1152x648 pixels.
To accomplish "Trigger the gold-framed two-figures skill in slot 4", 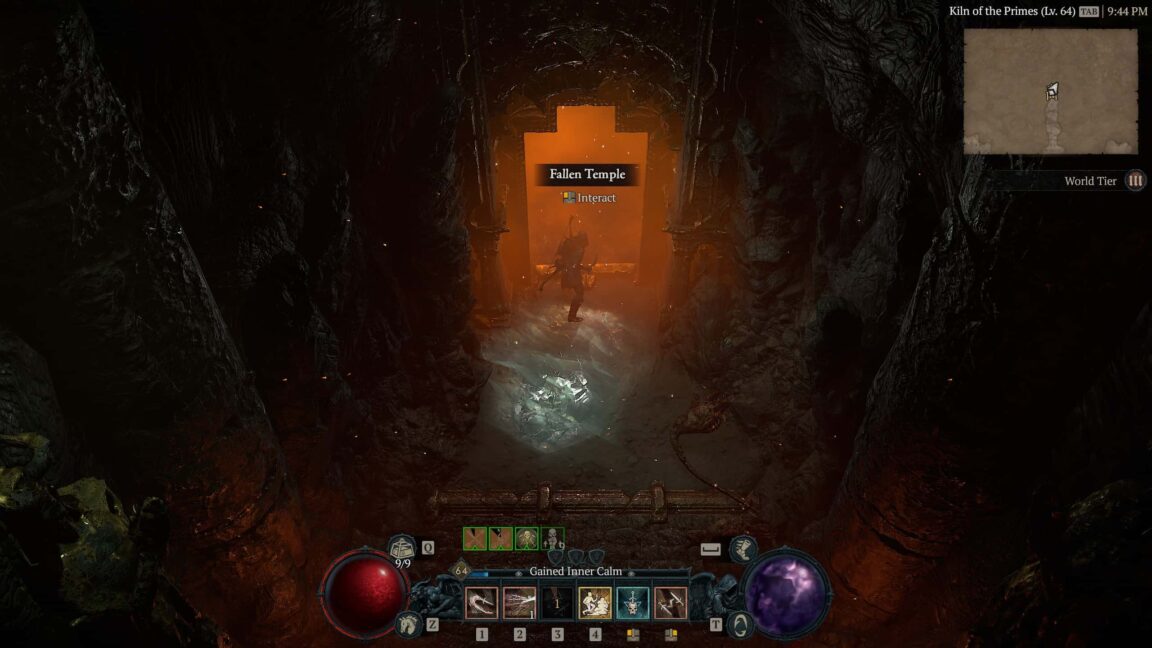I will [595, 603].
